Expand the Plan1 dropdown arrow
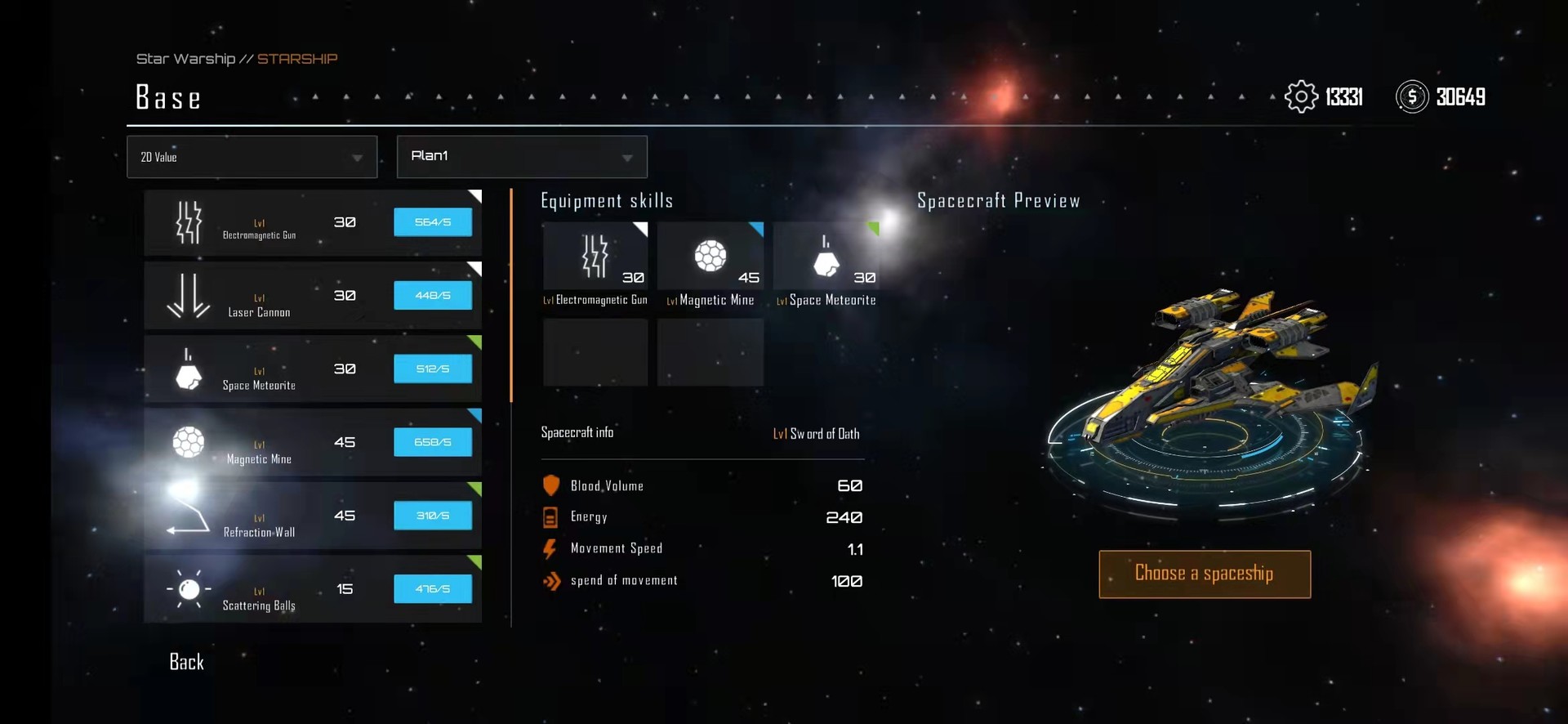The height and width of the screenshot is (724, 1568). [x=627, y=157]
